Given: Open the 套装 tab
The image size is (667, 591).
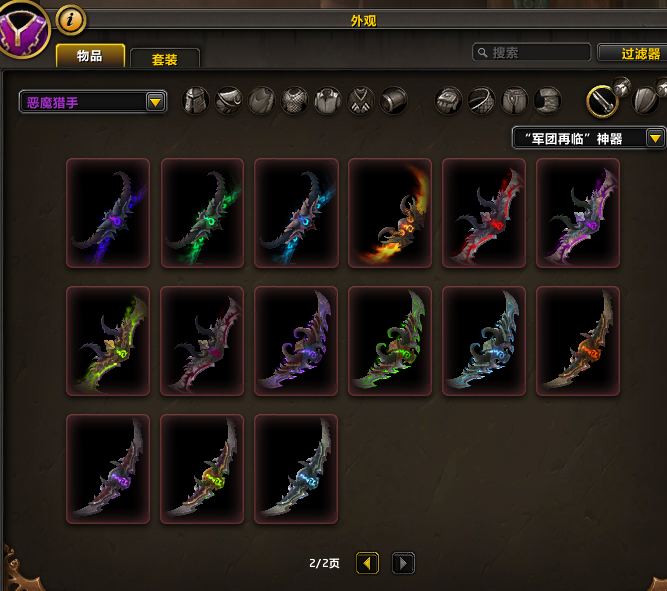Looking at the screenshot, I should pos(164,59).
